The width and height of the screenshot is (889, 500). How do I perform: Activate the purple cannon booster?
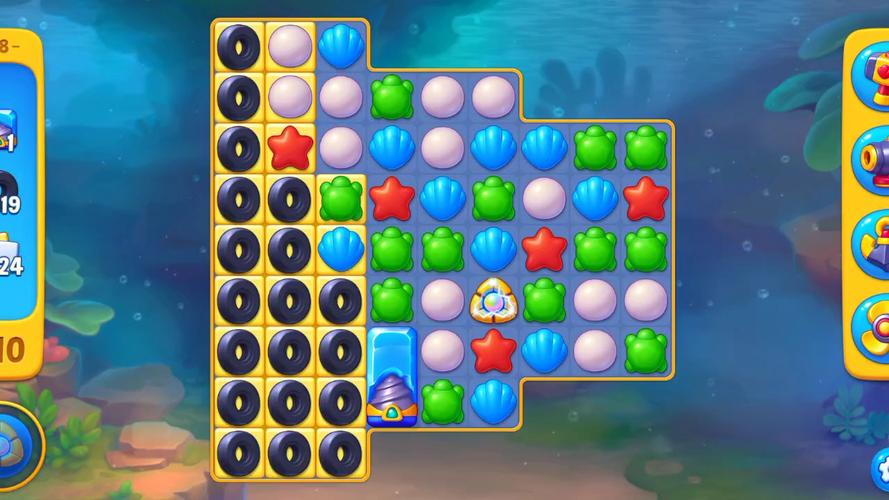point(872,158)
